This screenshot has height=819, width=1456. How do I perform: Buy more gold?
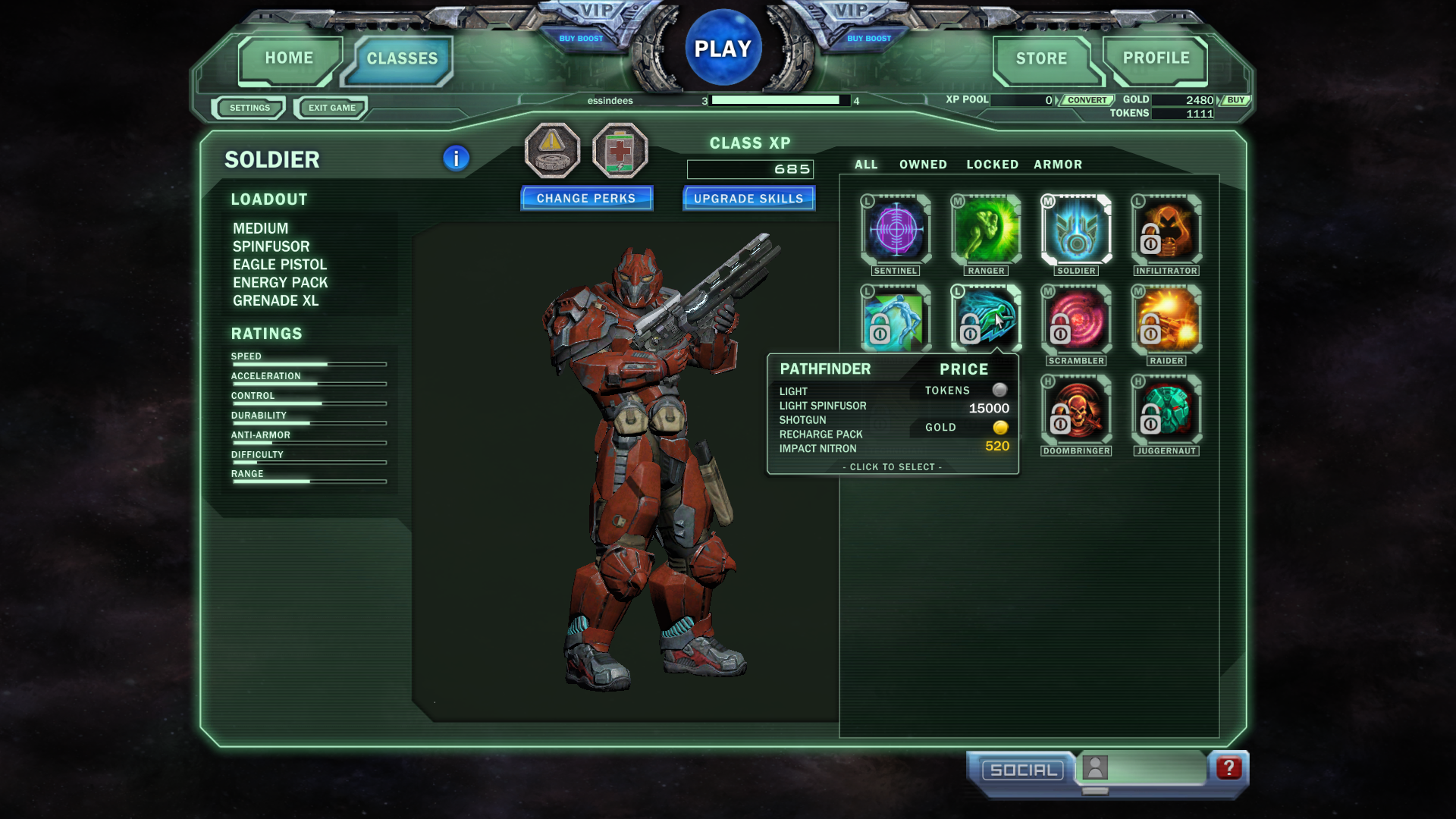tap(1235, 100)
